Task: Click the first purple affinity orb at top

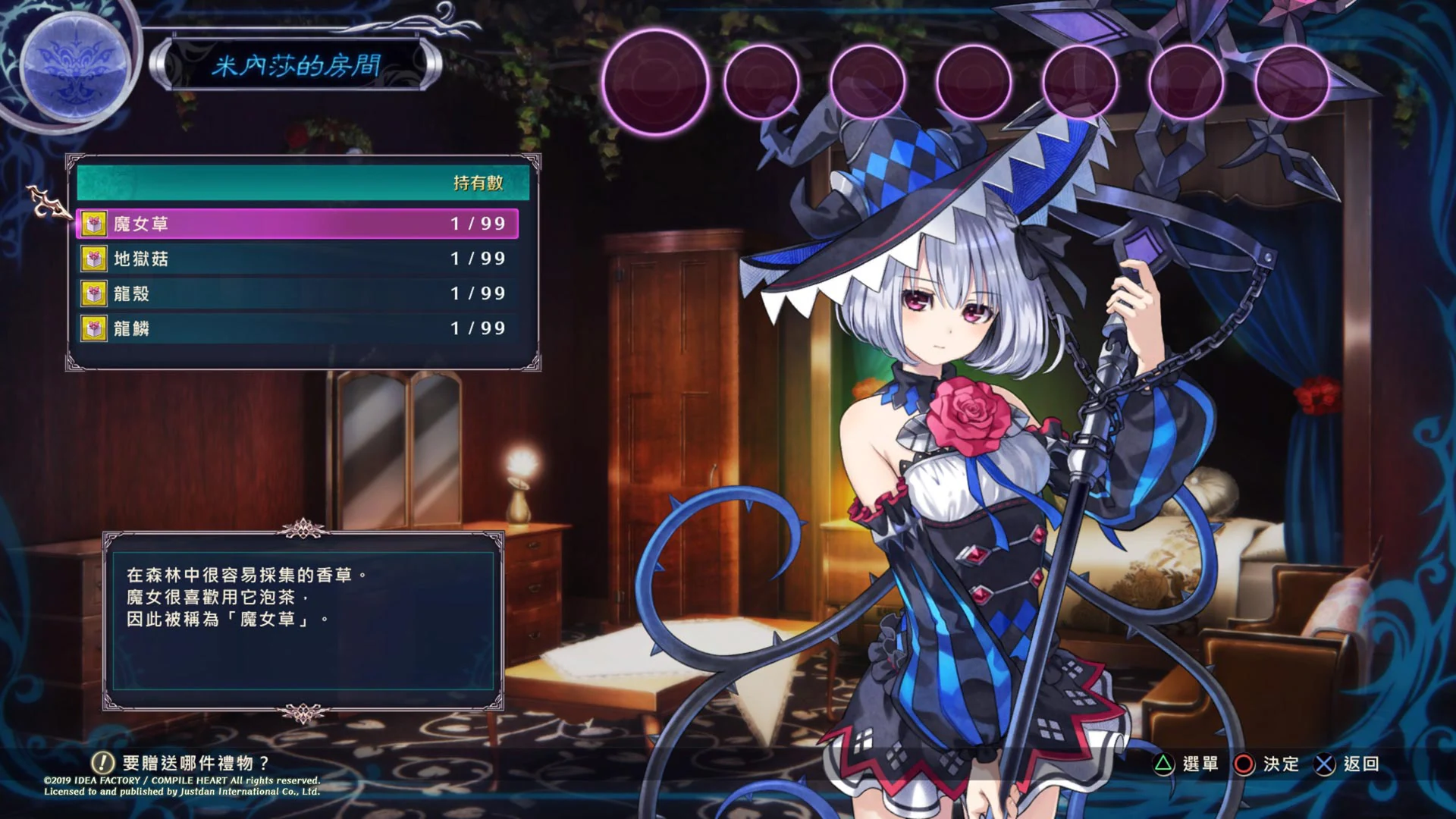Action: pyautogui.click(x=655, y=78)
